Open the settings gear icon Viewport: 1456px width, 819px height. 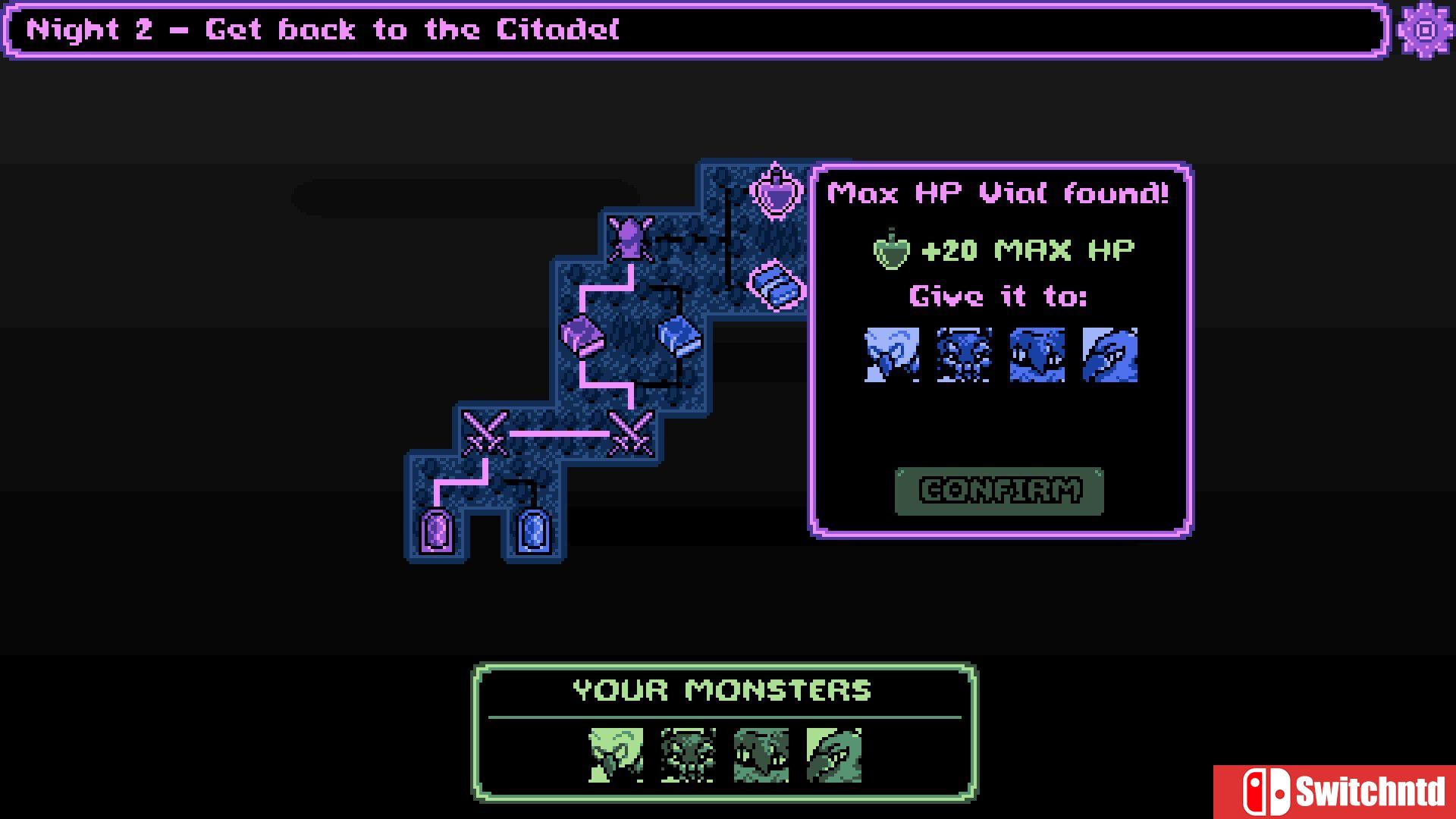coord(1426,30)
